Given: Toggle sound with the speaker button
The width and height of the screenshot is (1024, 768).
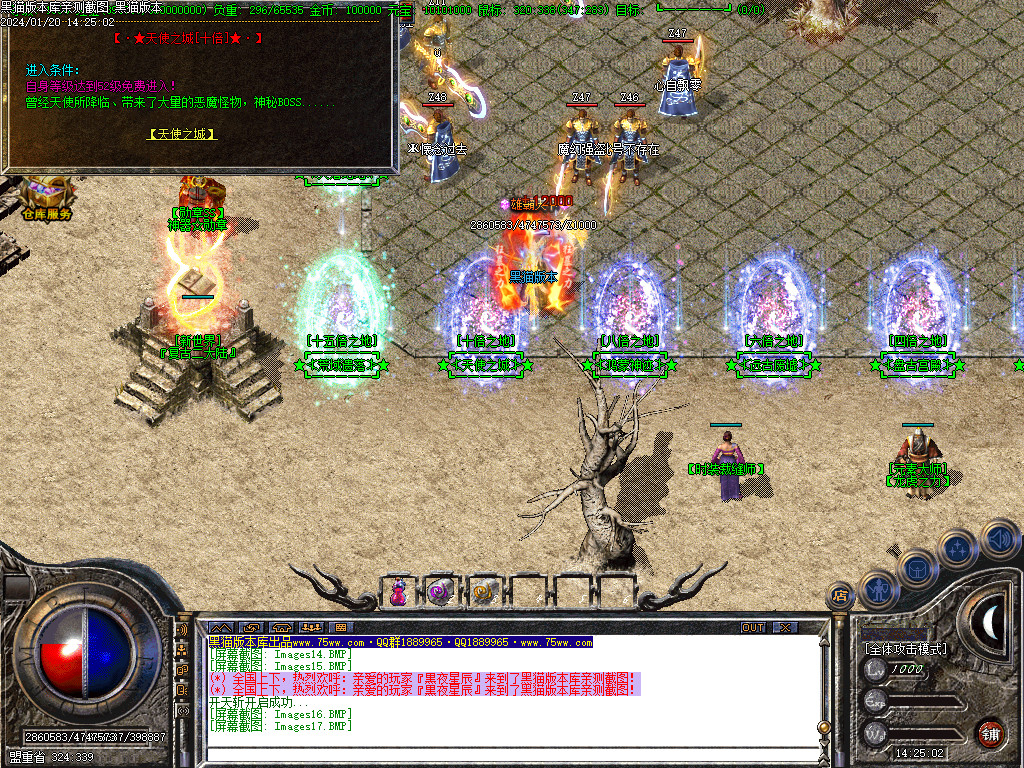Looking at the screenshot, I should [x=998, y=539].
